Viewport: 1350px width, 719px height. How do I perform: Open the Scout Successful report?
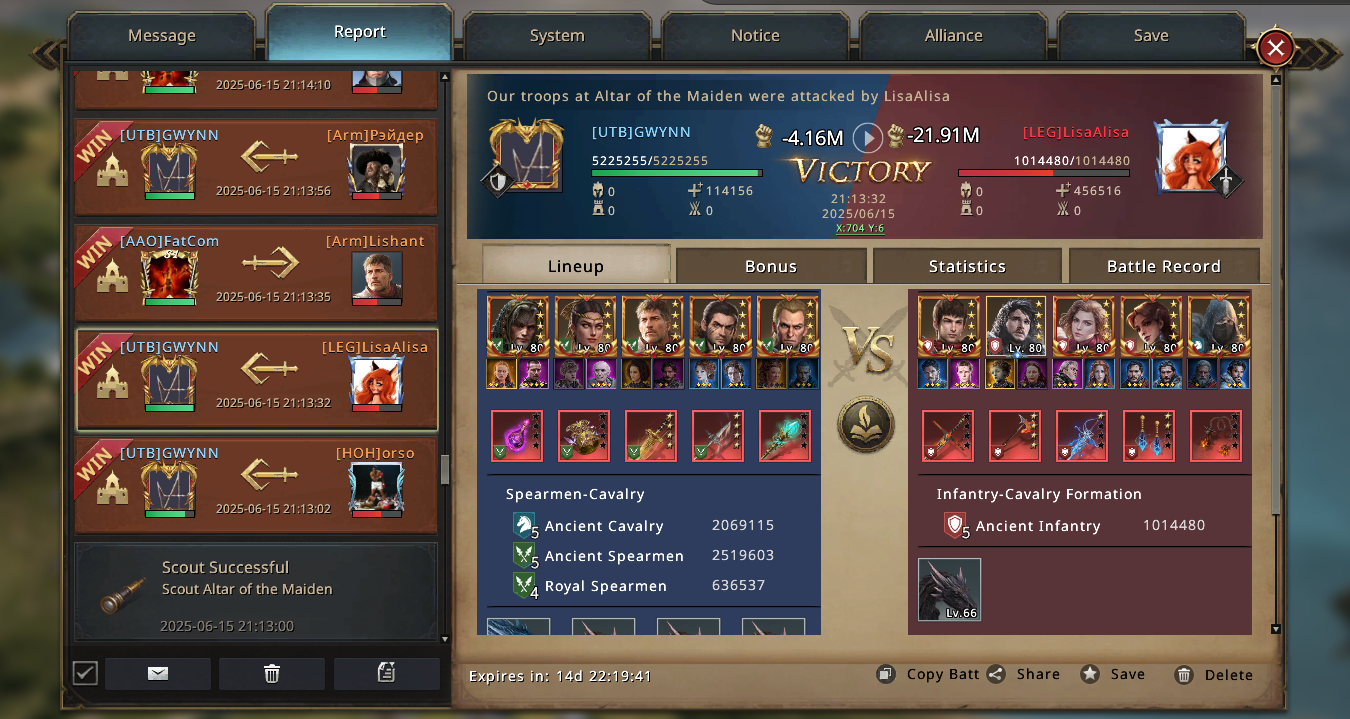coord(257,592)
